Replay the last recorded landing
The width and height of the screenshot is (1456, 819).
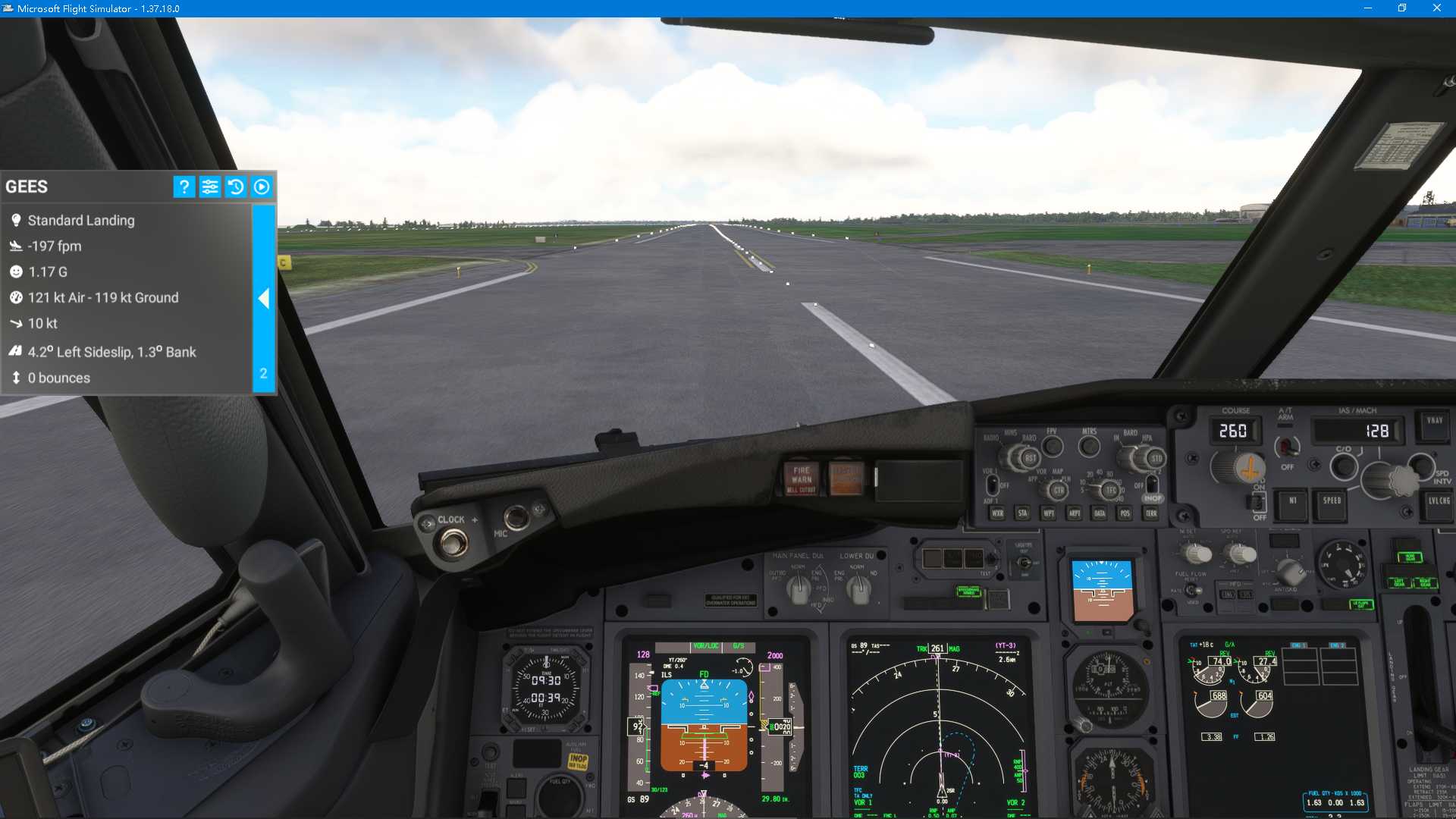[262, 187]
